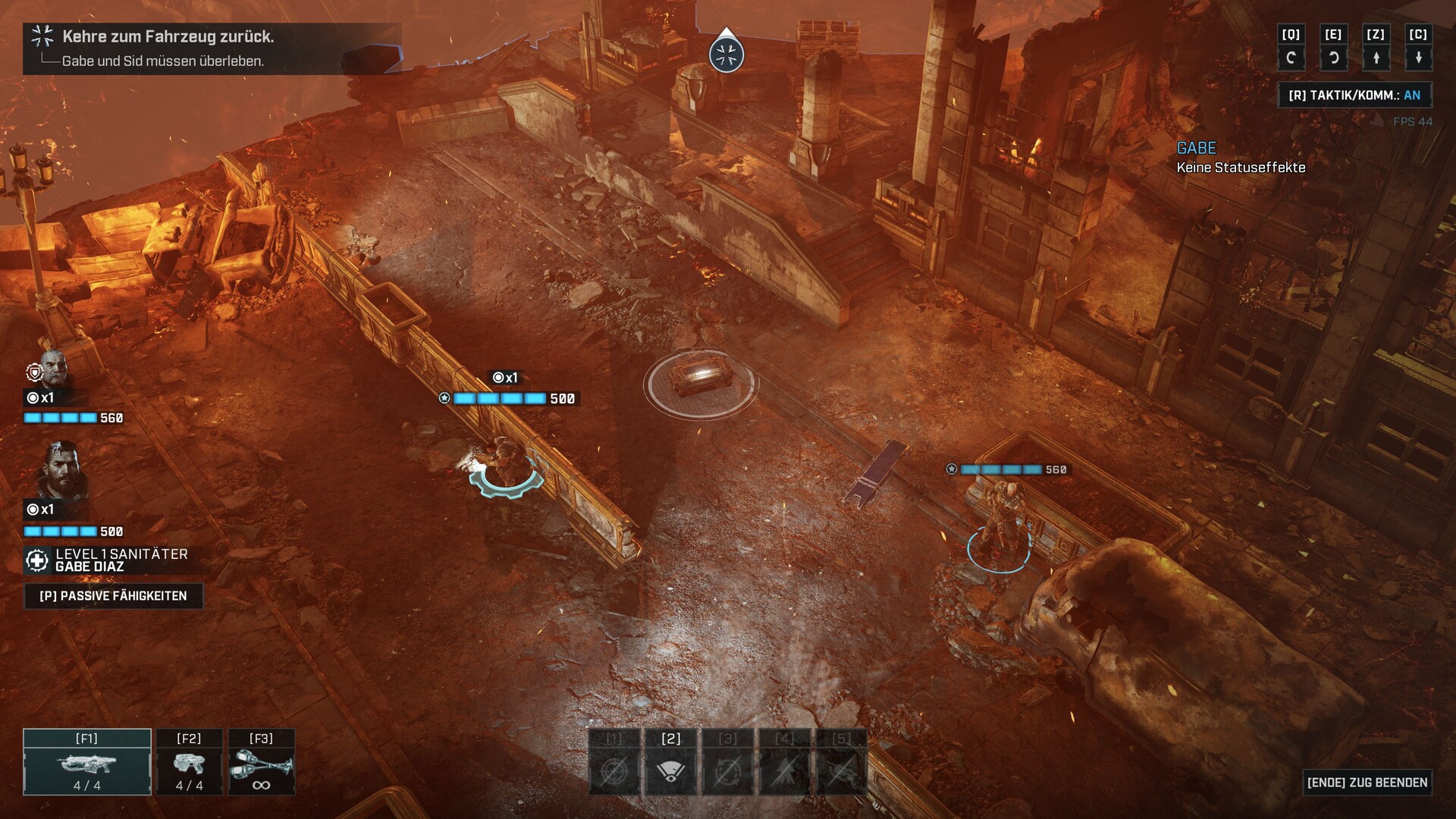Select the Lancer rifle weapon slot

[87, 763]
